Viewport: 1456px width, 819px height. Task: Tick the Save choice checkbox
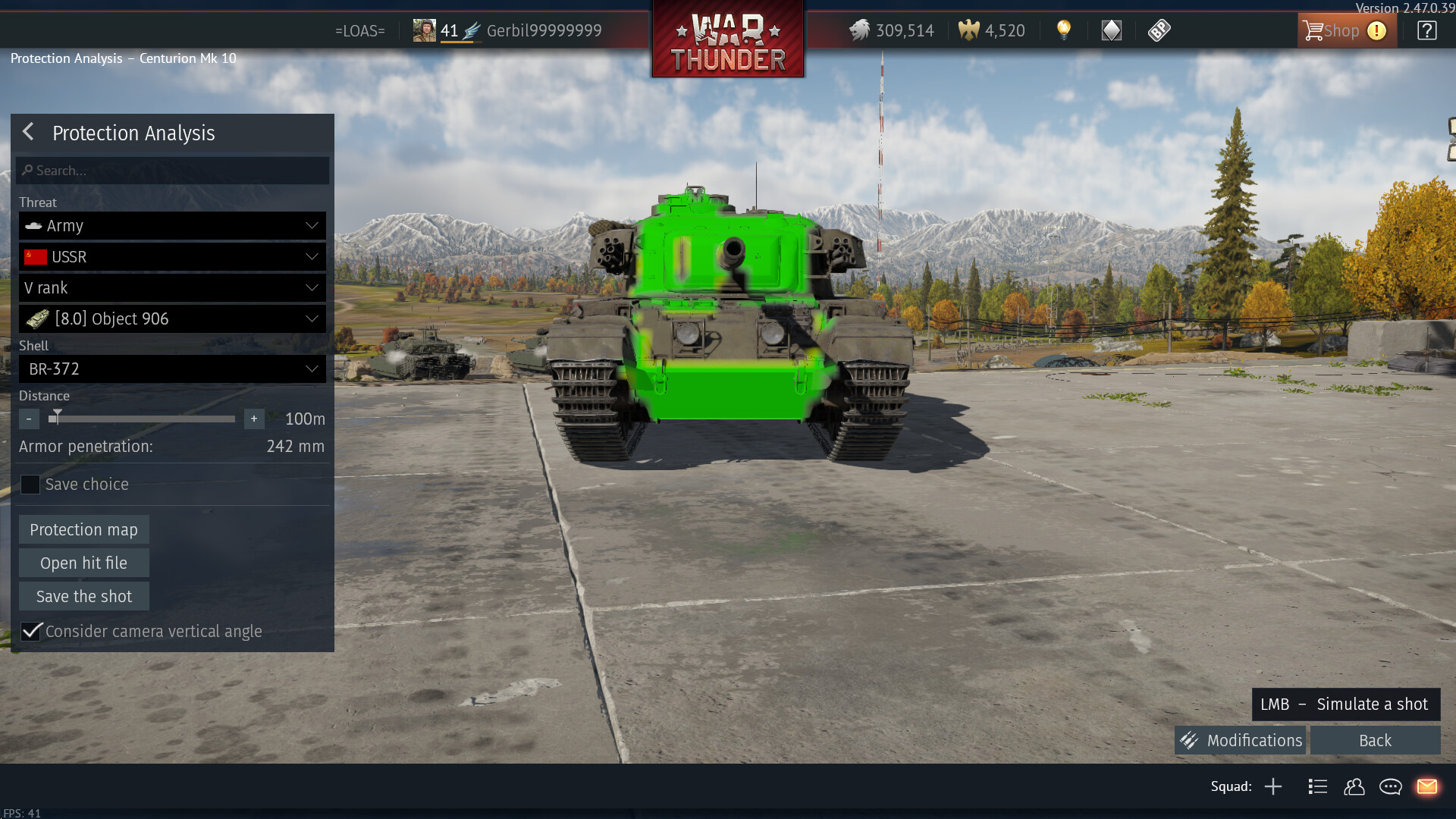pyautogui.click(x=30, y=485)
